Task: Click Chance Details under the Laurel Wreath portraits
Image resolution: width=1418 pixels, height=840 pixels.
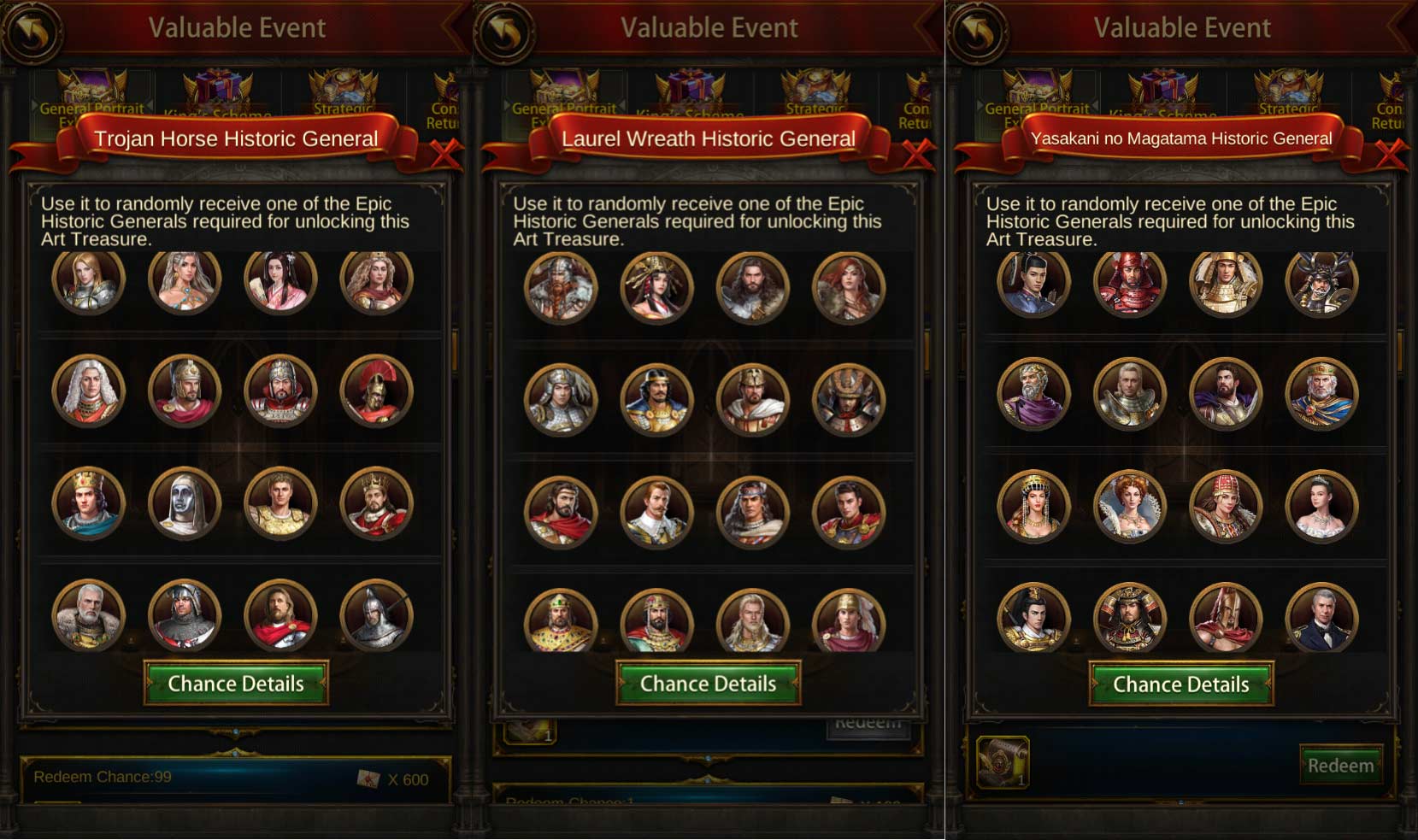Action: (708, 684)
